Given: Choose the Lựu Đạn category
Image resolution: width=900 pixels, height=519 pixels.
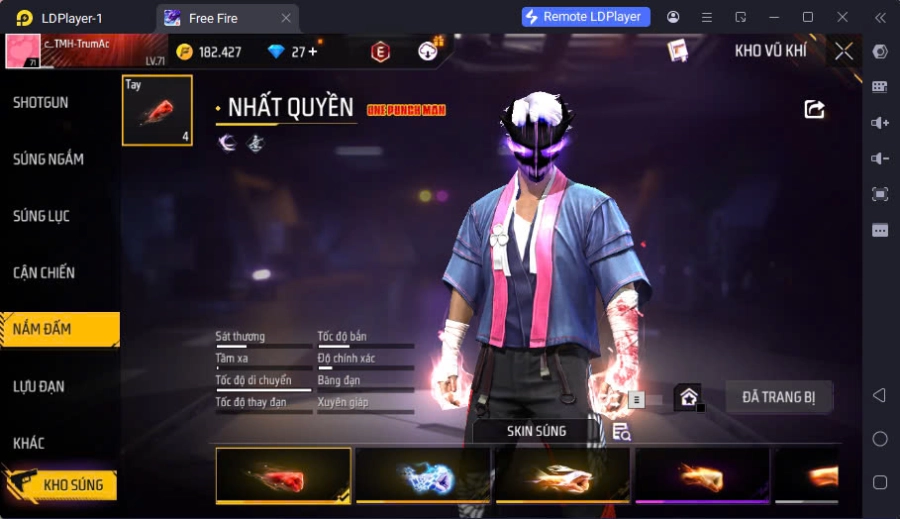Looking at the screenshot, I should tap(40, 386).
